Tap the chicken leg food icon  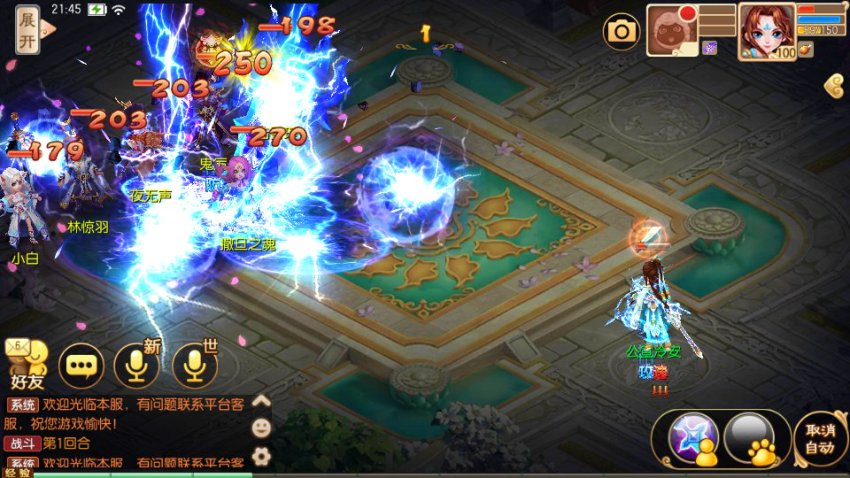806,48
